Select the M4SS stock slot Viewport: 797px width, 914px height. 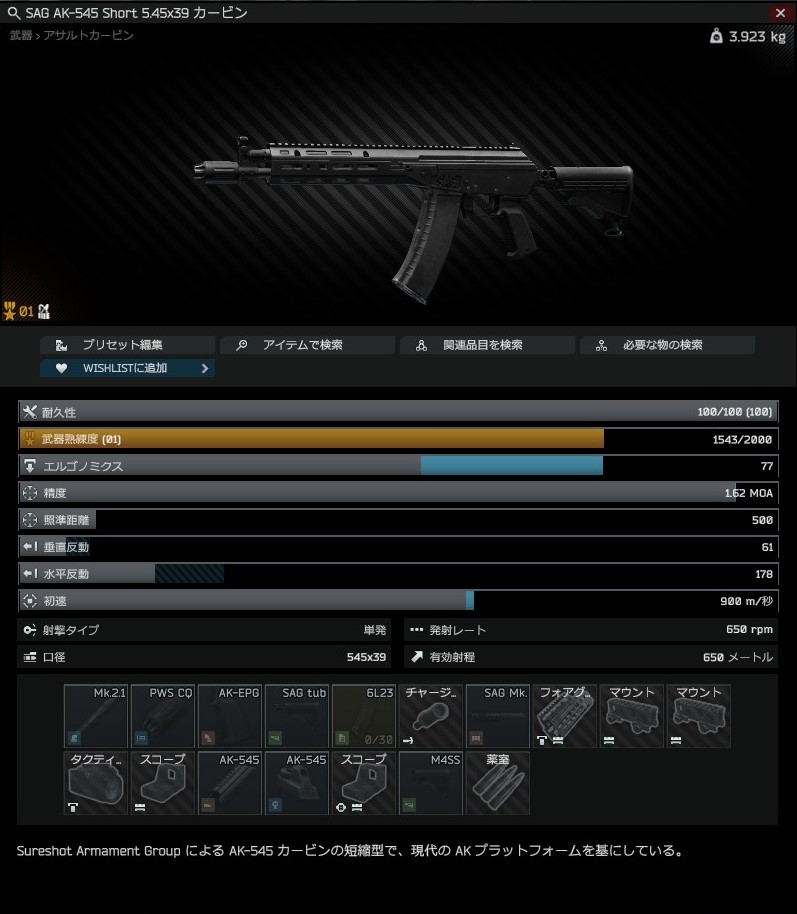point(431,783)
